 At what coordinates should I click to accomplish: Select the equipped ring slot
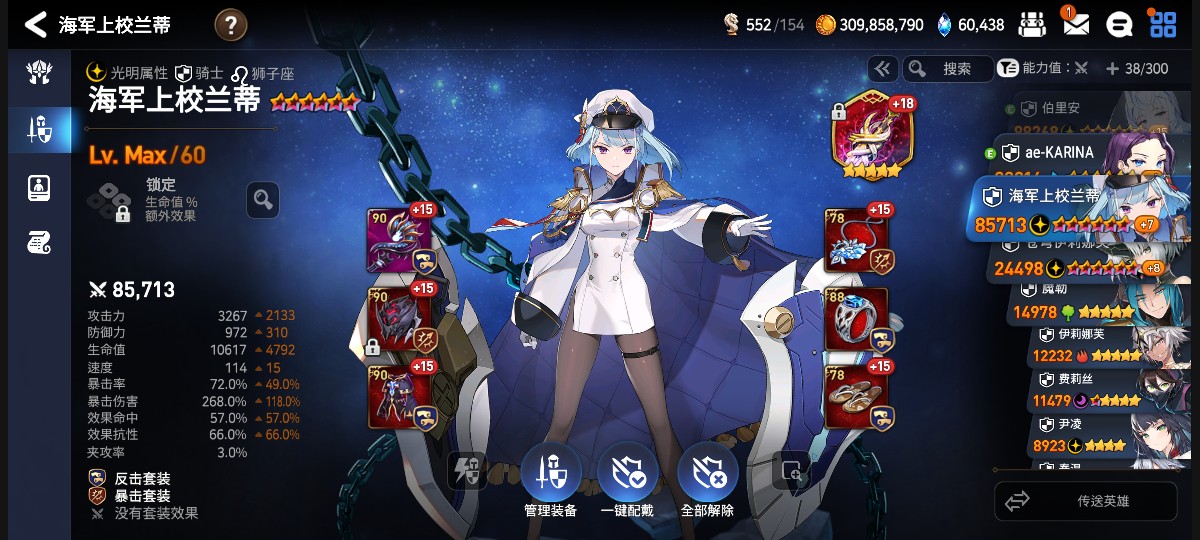[x=856, y=319]
